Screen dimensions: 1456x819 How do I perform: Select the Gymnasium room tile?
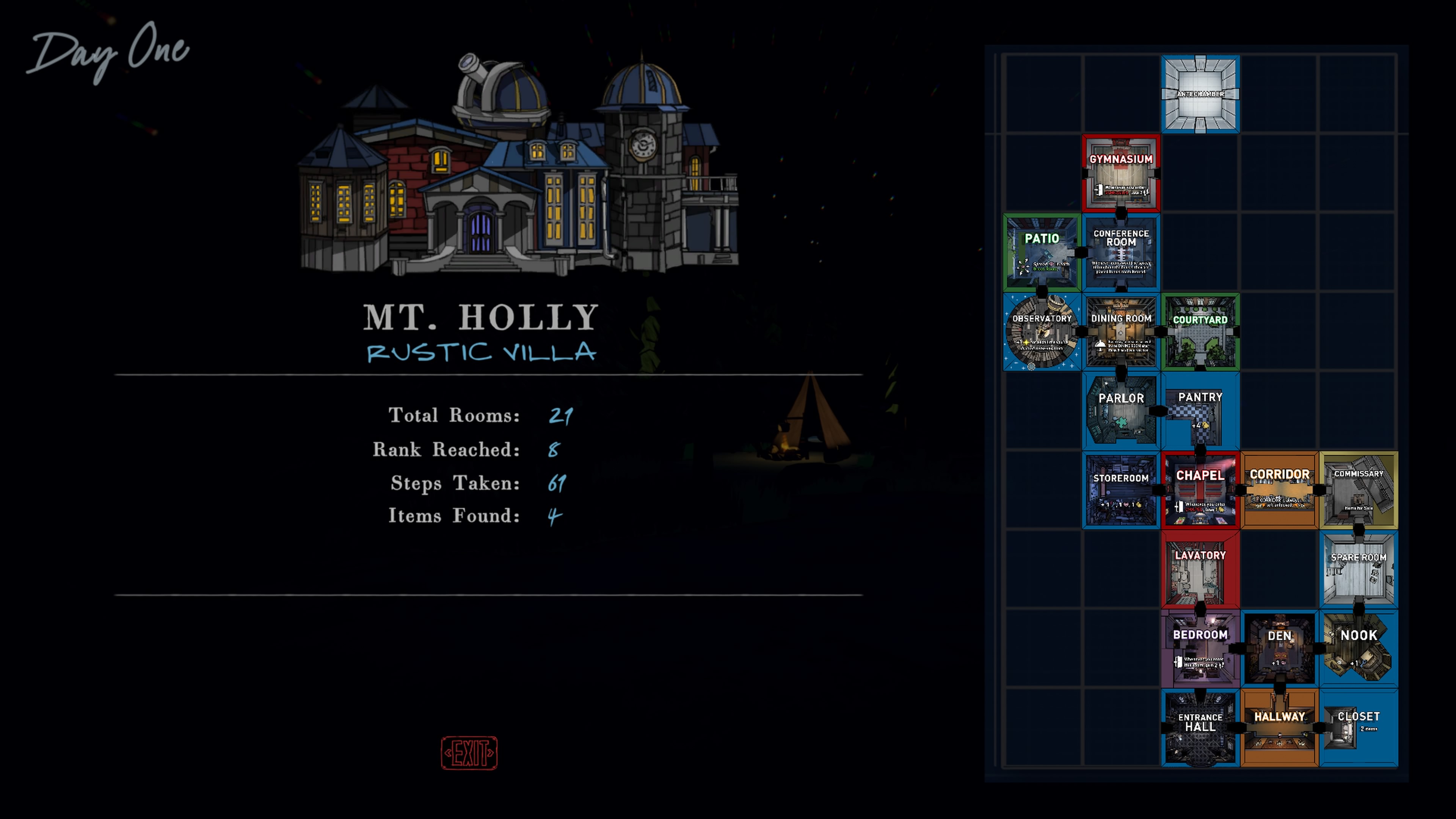click(1121, 173)
